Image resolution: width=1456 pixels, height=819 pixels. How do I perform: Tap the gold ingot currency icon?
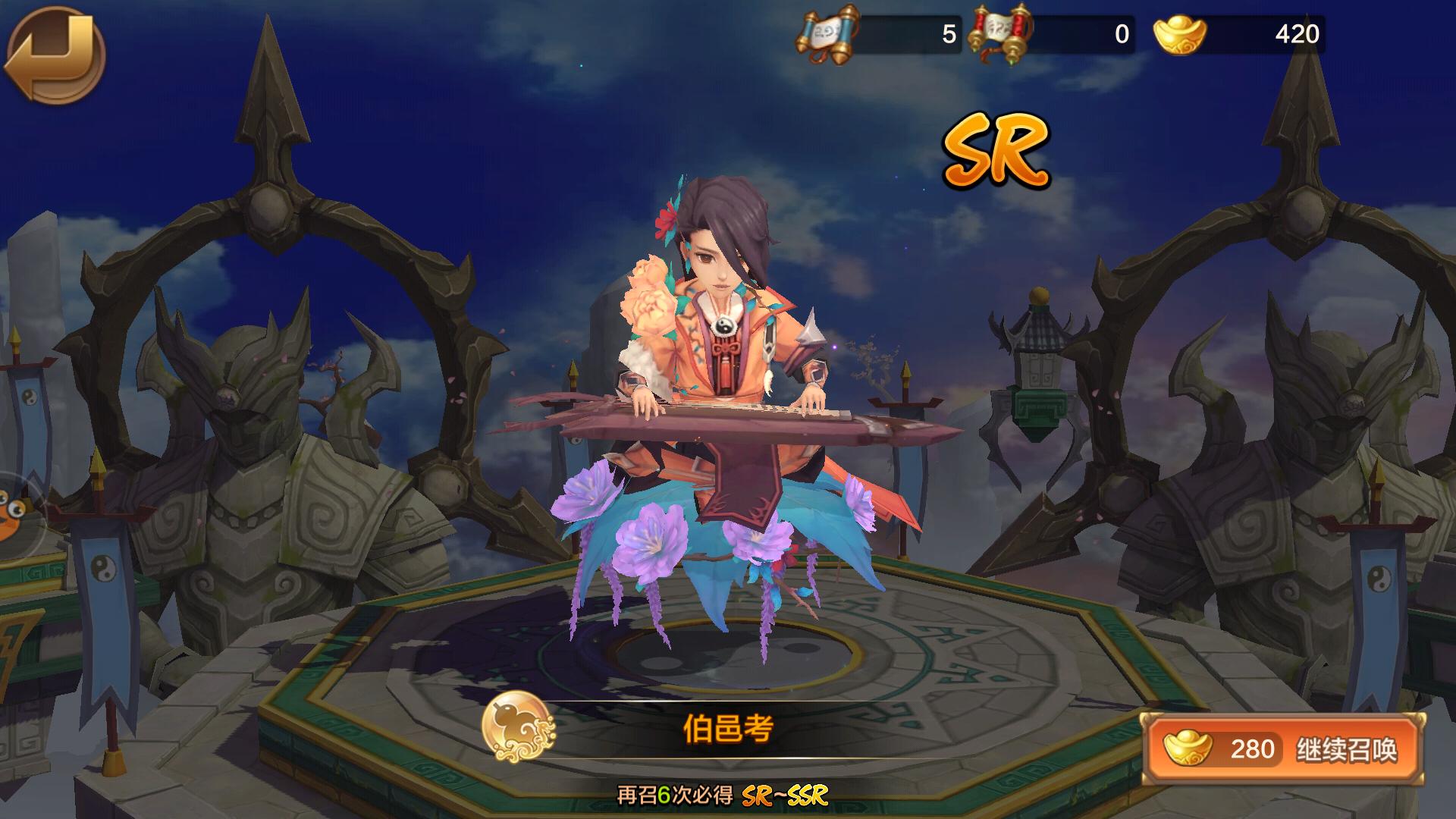[x=1180, y=34]
